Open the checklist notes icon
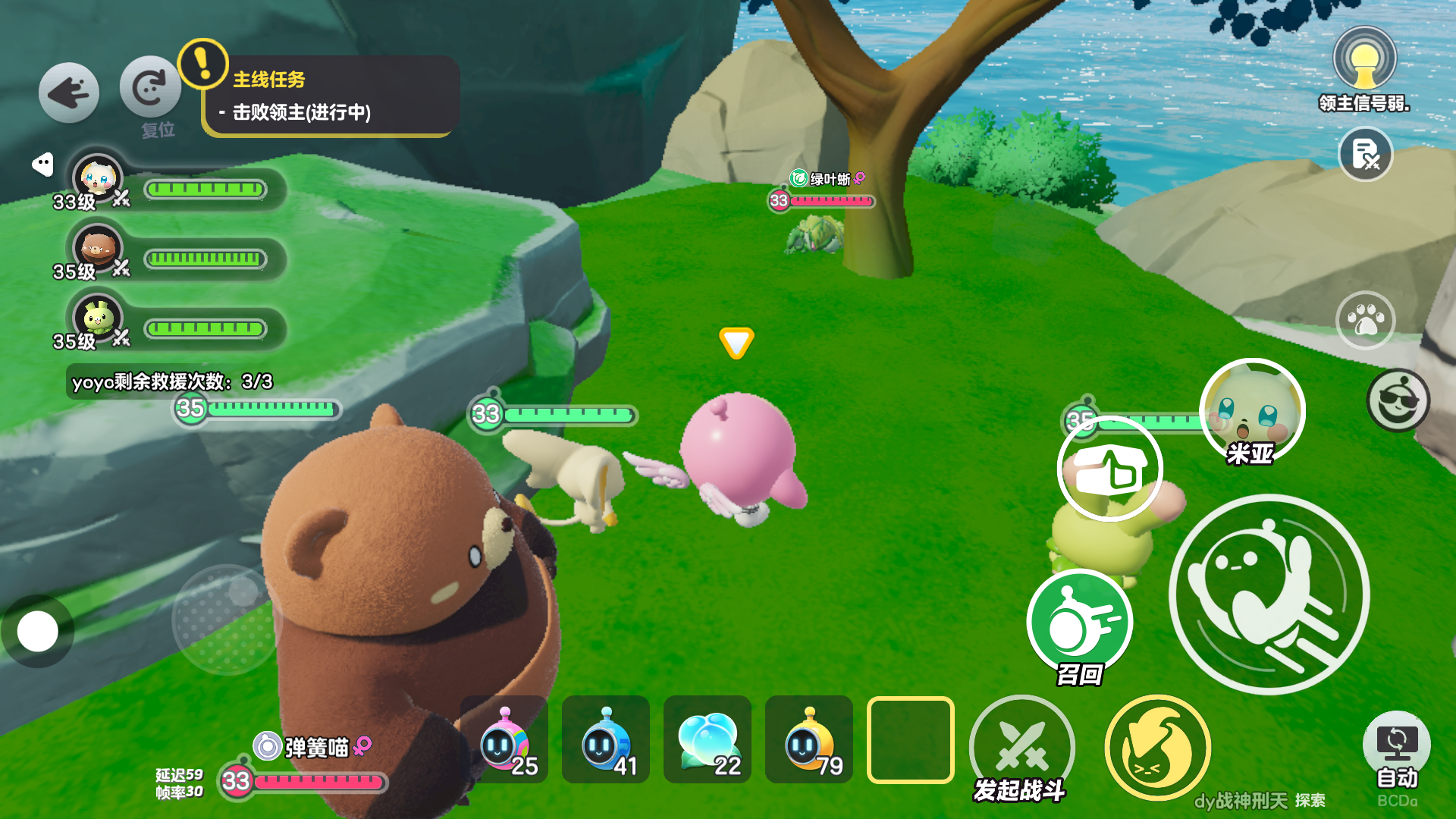This screenshot has height=819, width=1456. click(1365, 154)
